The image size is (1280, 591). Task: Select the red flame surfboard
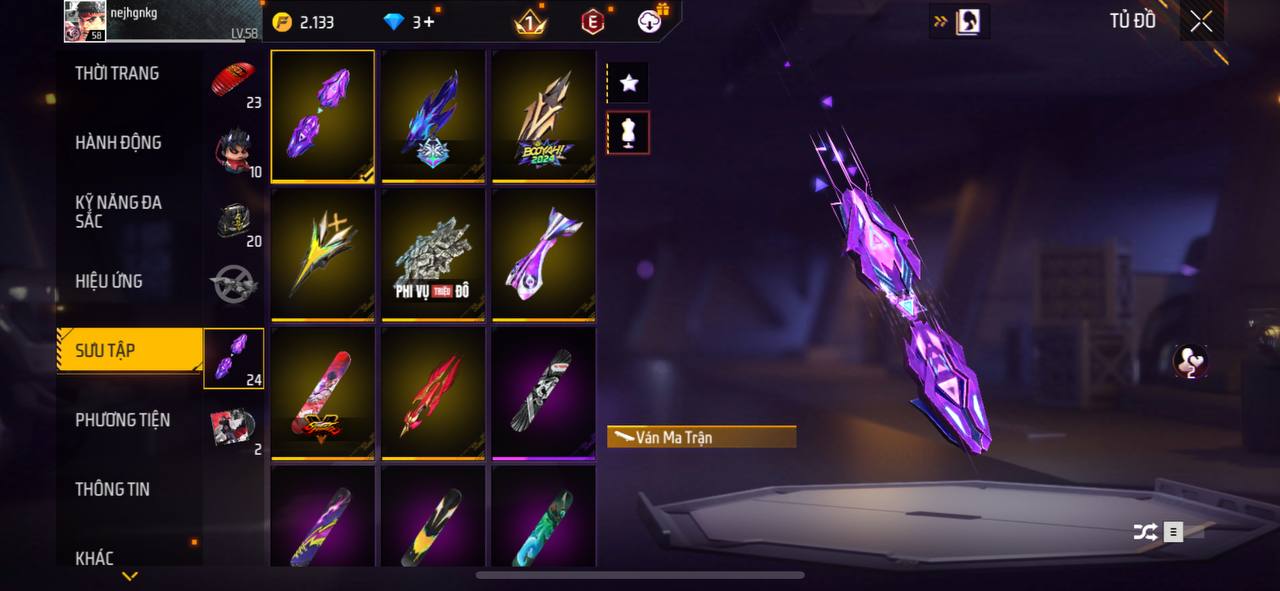[433, 392]
